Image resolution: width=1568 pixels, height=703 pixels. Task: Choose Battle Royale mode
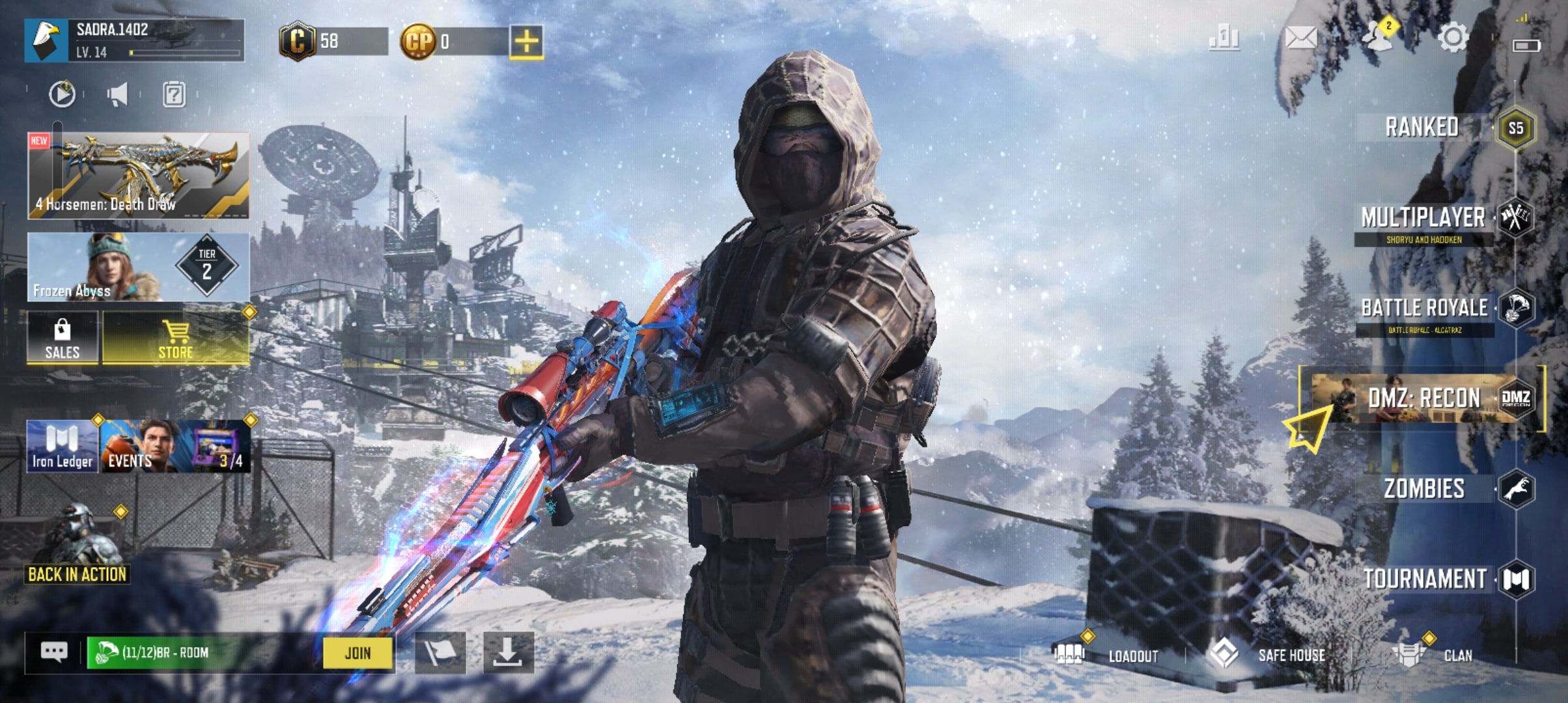(x=1425, y=309)
